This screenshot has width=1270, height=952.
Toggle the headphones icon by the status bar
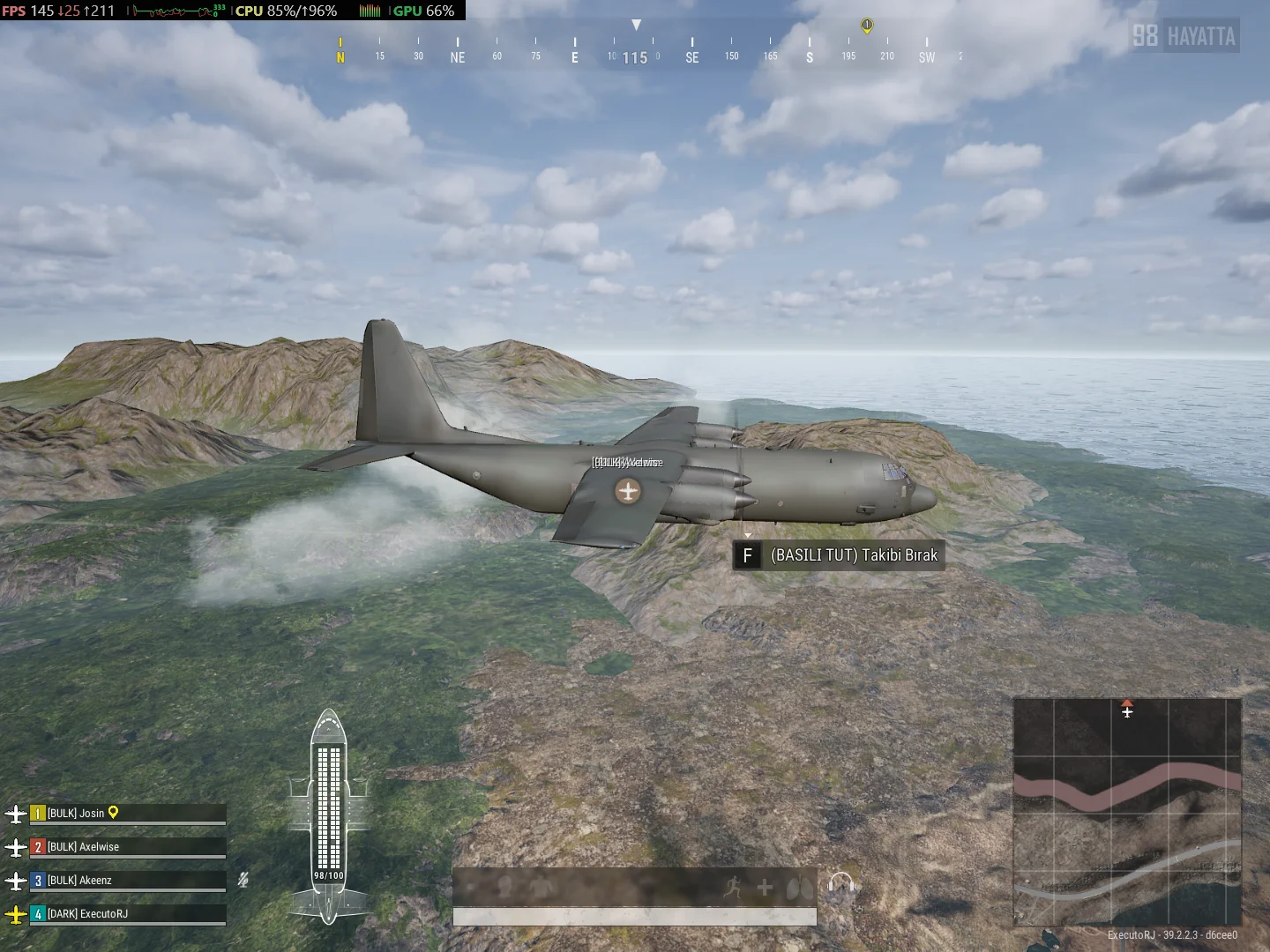pyautogui.click(x=841, y=885)
